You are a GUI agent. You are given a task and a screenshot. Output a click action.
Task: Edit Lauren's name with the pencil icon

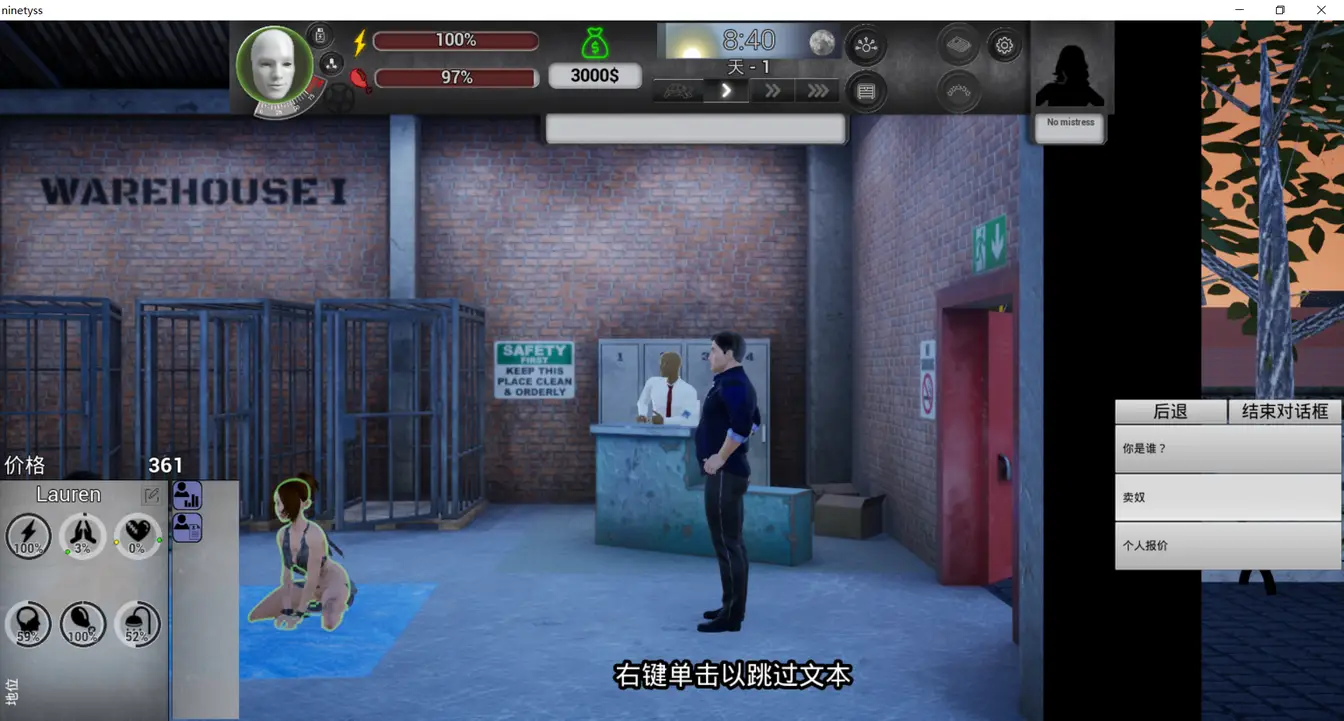click(151, 495)
